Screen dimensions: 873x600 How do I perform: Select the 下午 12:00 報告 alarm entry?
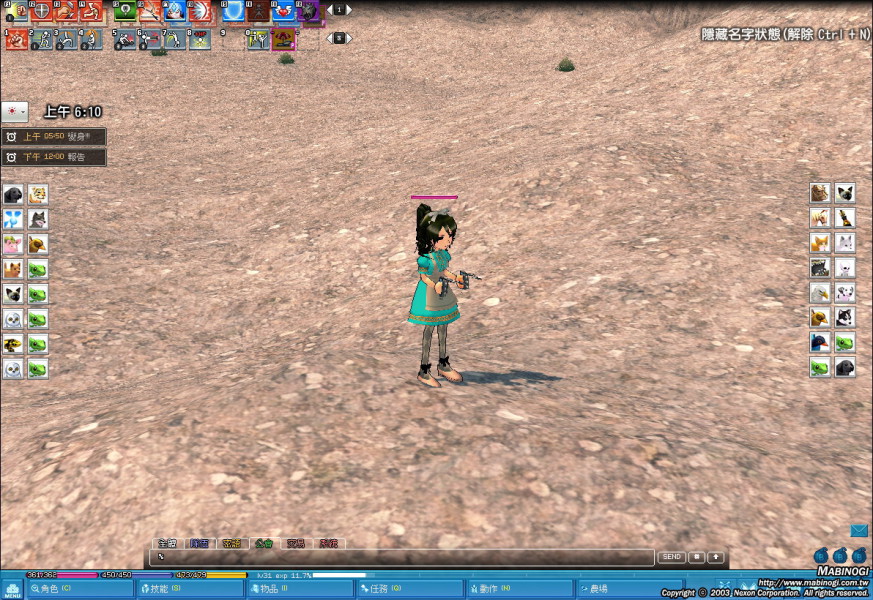(x=54, y=157)
